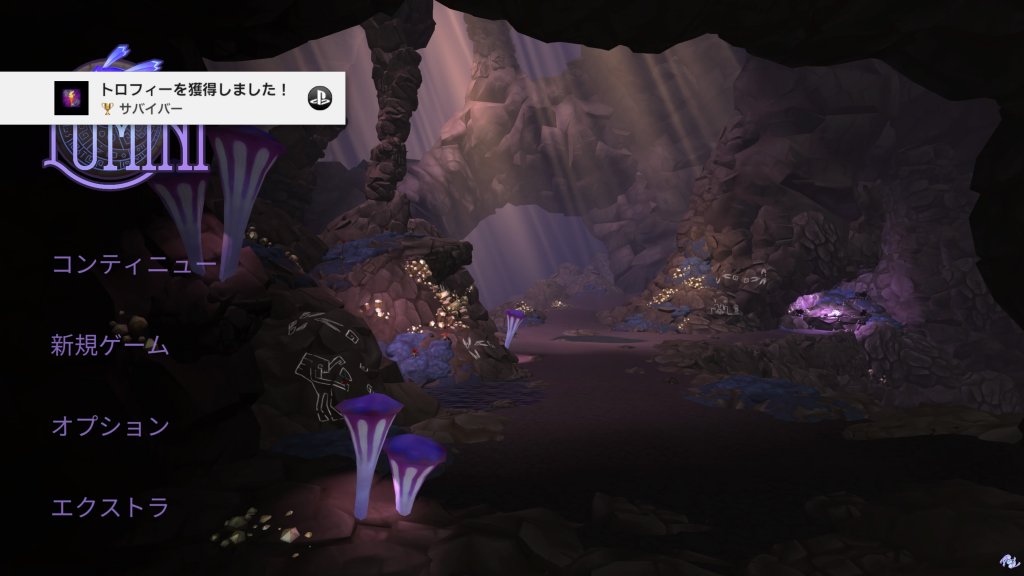The height and width of the screenshot is (576, 1024).
Task: Open the サバイバー trophy notification
Action: point(173,98)
